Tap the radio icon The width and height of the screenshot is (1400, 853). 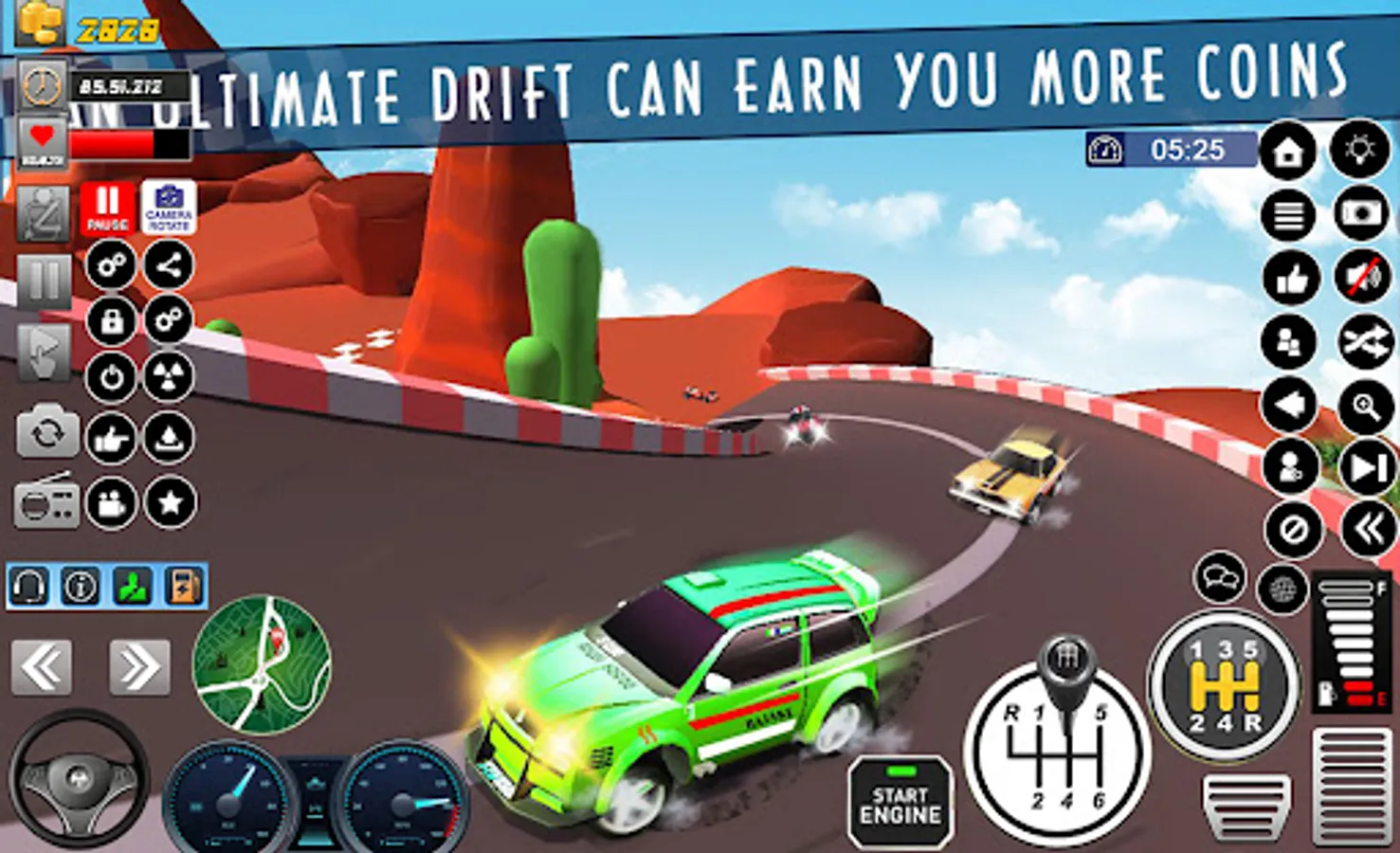click(x=45, y=501)
